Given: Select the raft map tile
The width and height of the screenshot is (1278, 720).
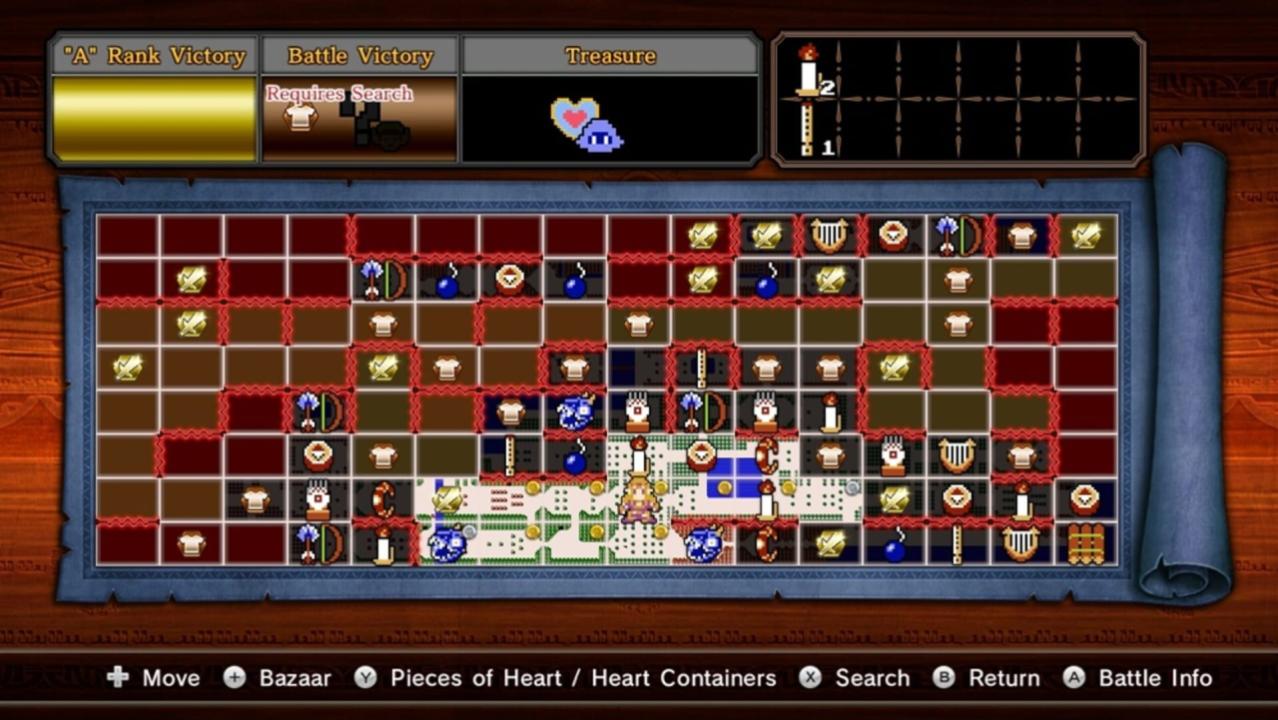Looking at the screenshot, I should click(1085, 545).
